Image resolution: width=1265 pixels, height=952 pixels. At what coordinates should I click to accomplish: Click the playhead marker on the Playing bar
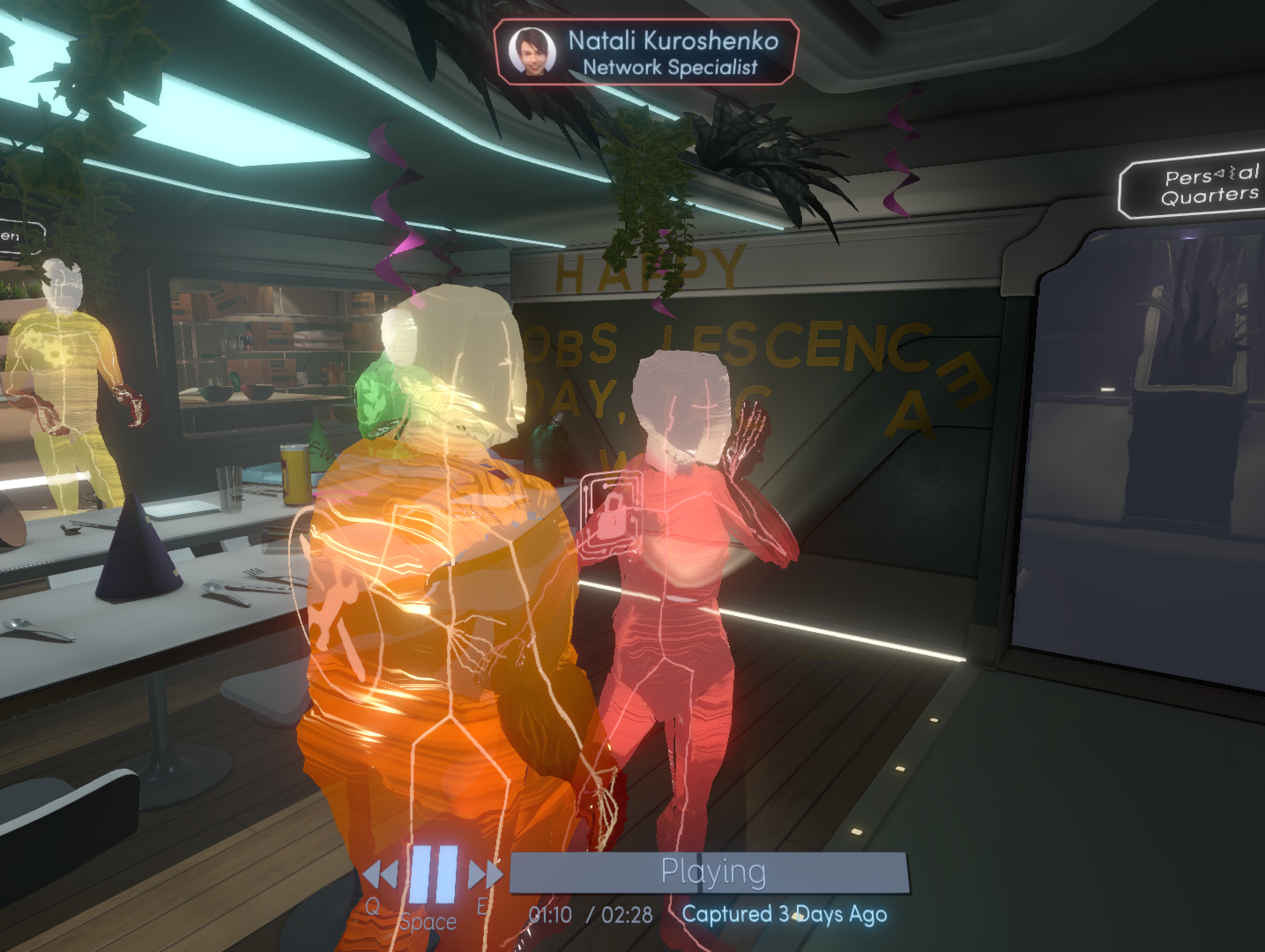(701, 871)
